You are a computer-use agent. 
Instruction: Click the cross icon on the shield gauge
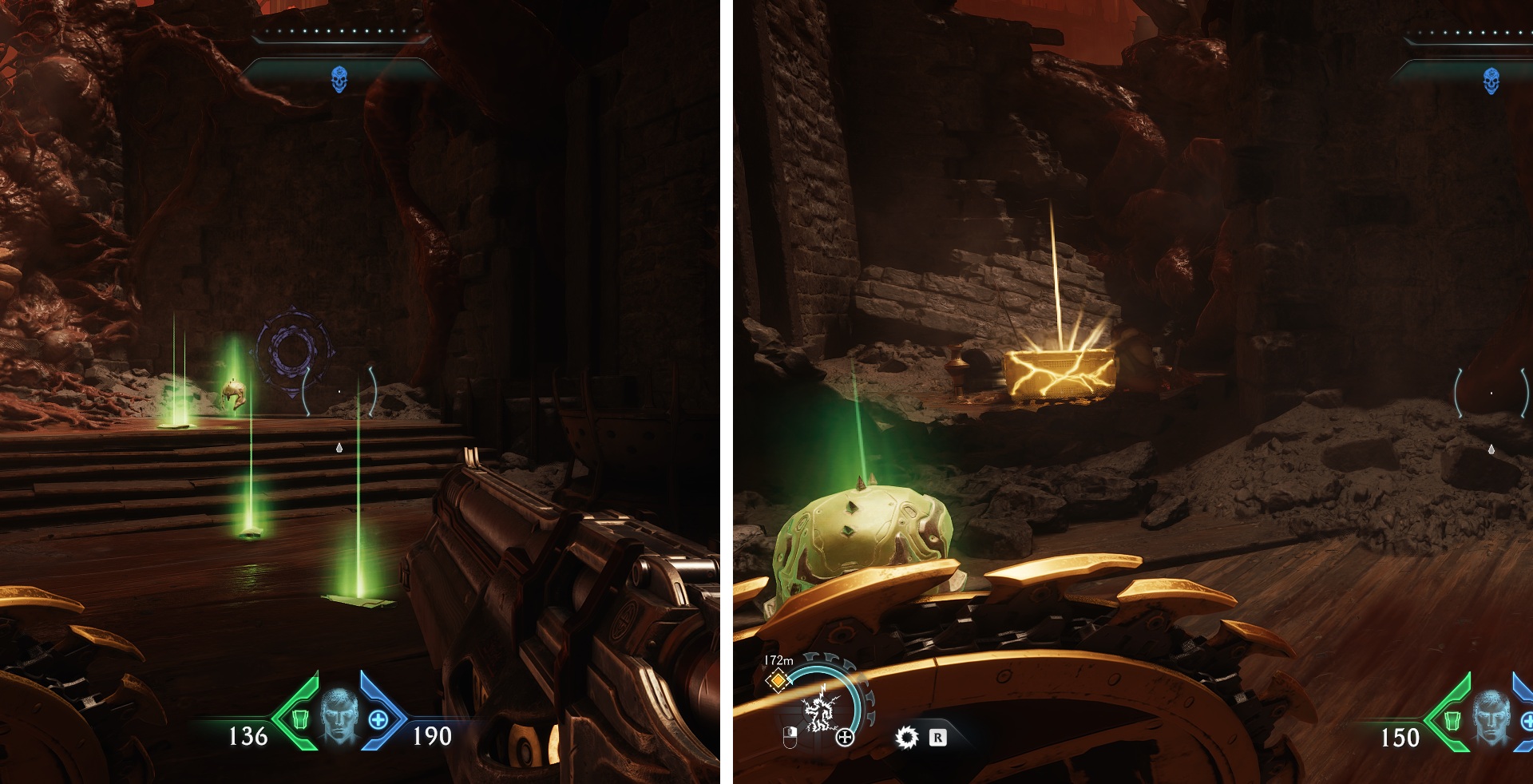(x=845, y=738)
